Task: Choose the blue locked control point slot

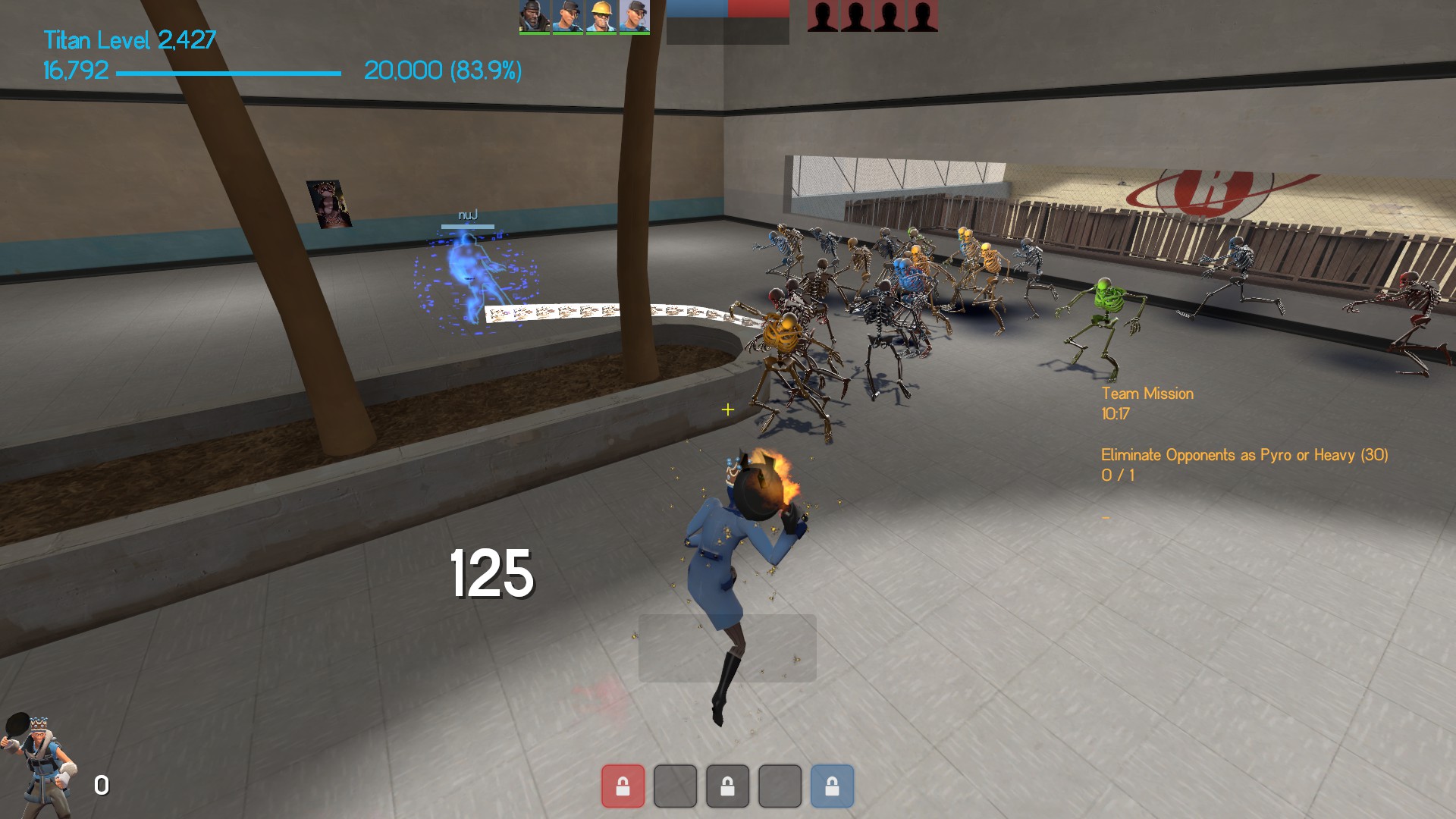Action: click(832, 786)
